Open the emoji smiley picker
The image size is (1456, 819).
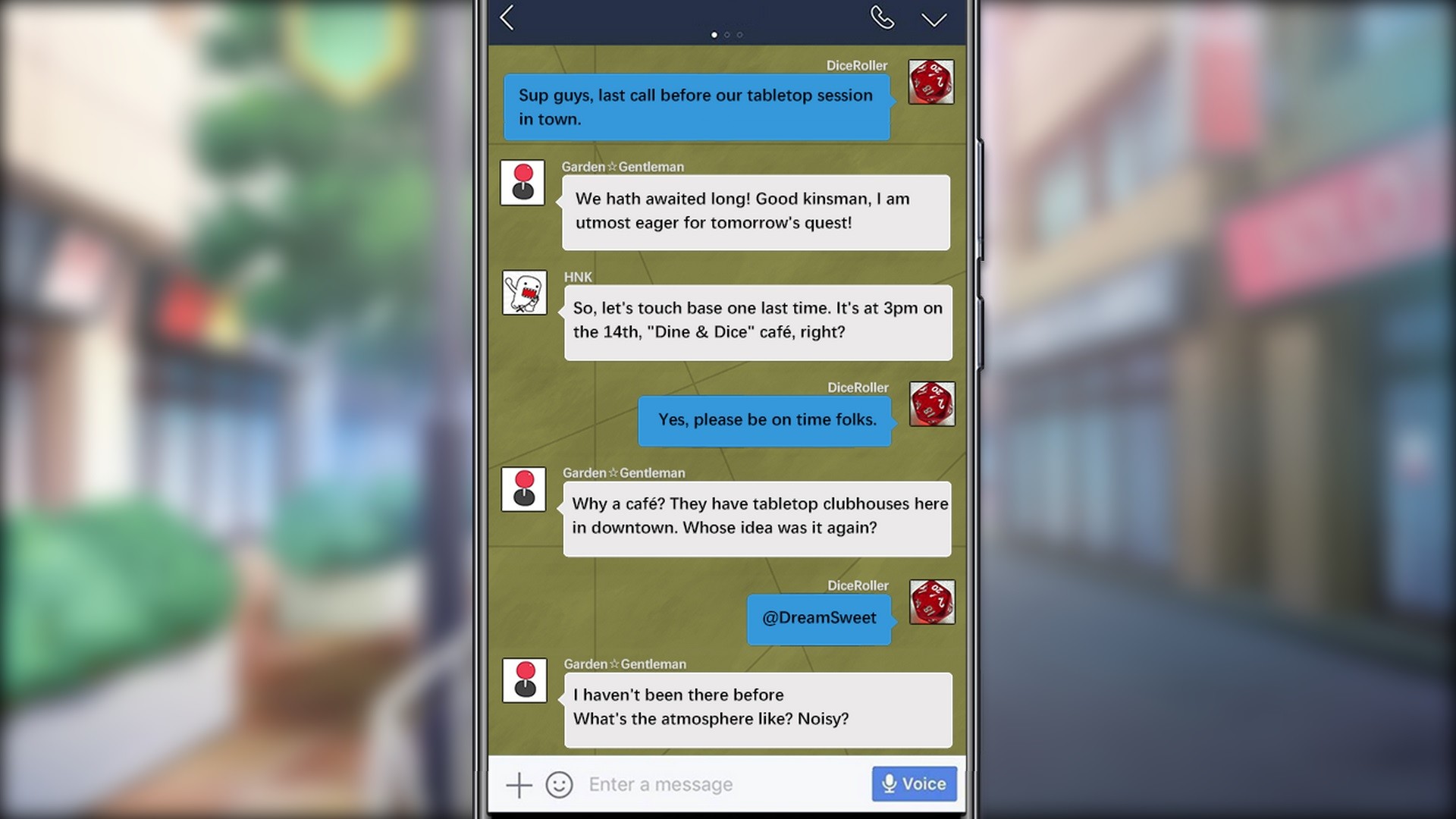tap(559, 784)
